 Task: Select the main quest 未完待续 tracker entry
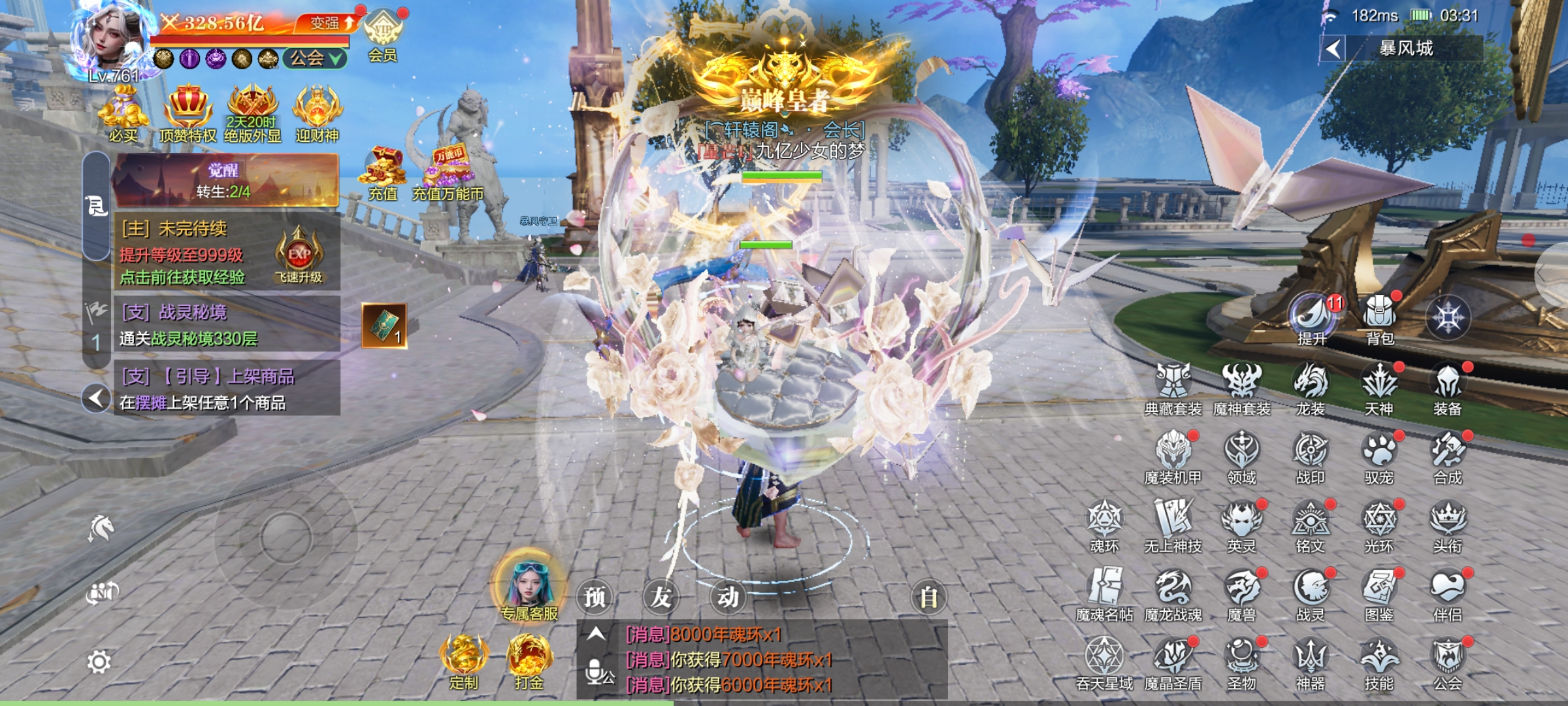click(196, 253)
